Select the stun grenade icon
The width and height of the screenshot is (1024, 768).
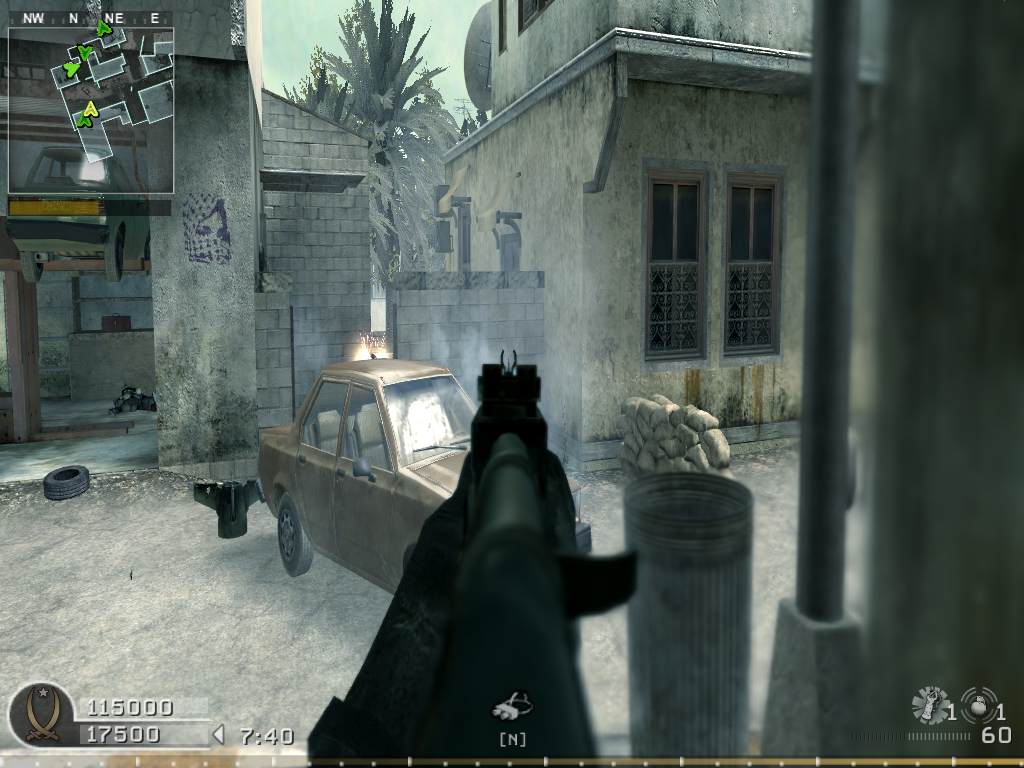click(931, 705)
